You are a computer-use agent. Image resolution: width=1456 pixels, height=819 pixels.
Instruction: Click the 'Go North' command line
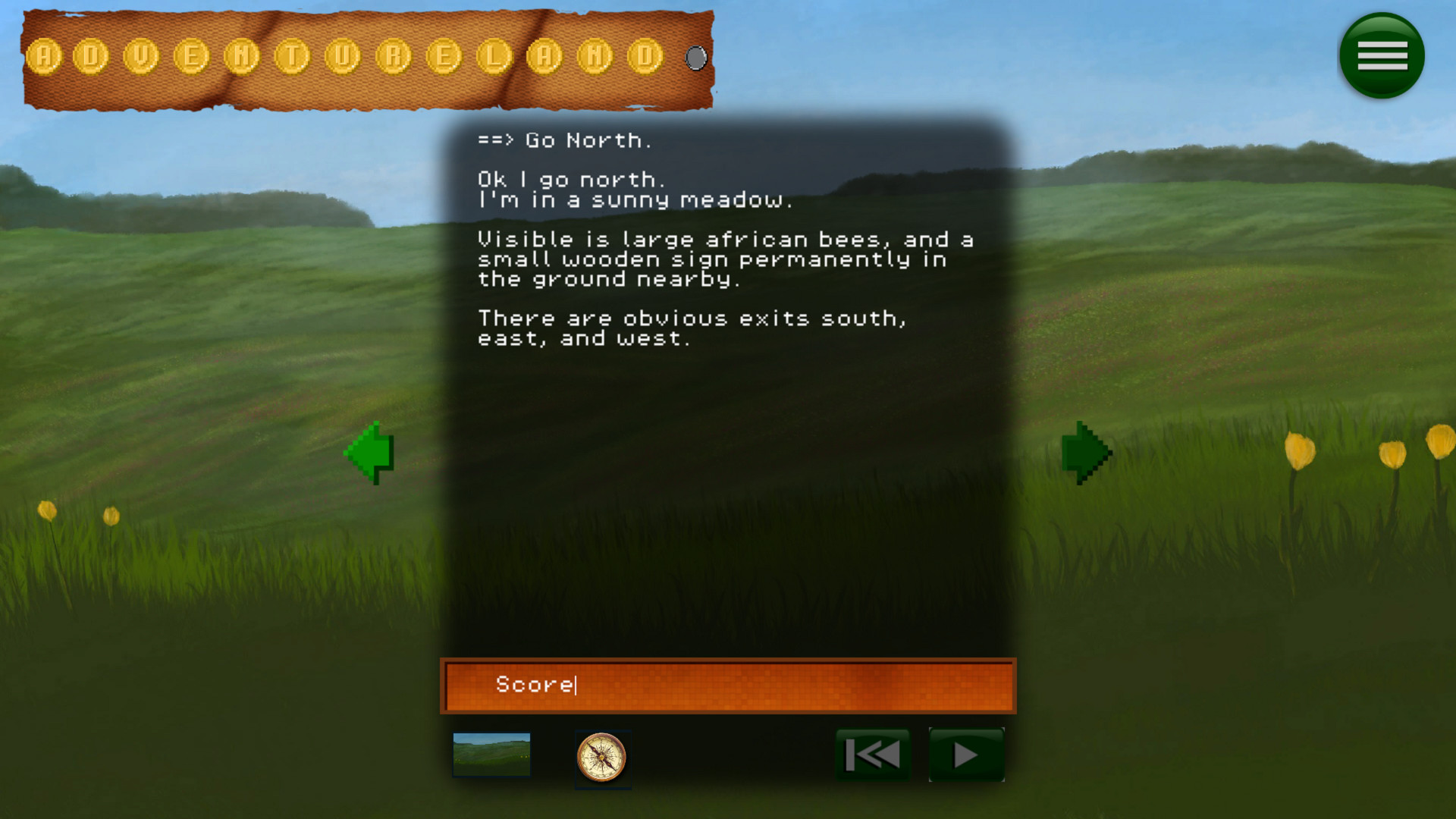click(566, 140)
